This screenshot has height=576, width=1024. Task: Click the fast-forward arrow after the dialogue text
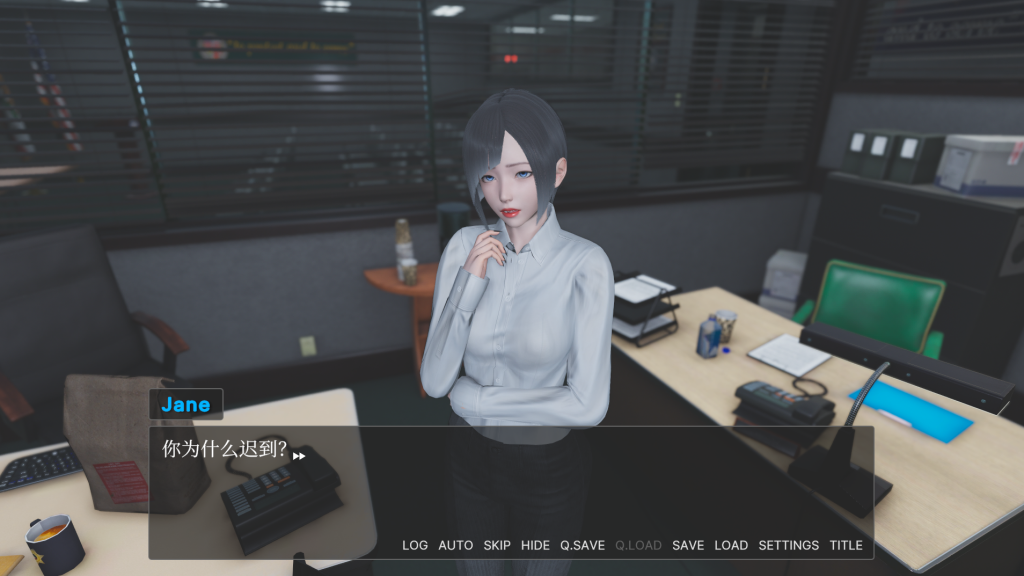pos(299,455)
